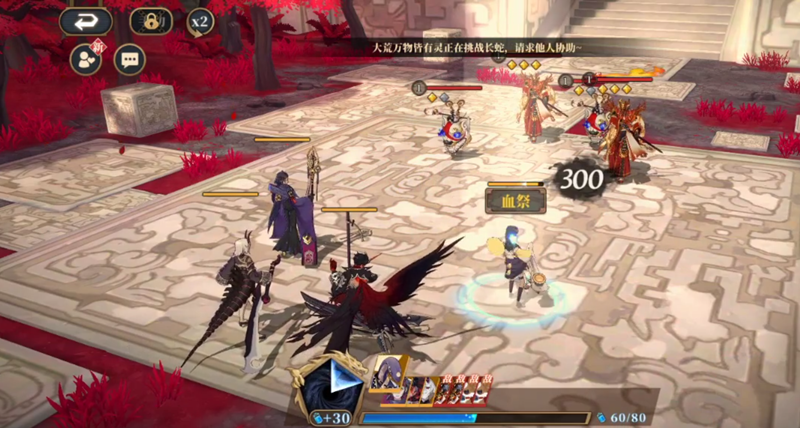Activate the dragon-framed vortex skill button
Screen dimensions: 800x428
332,385
